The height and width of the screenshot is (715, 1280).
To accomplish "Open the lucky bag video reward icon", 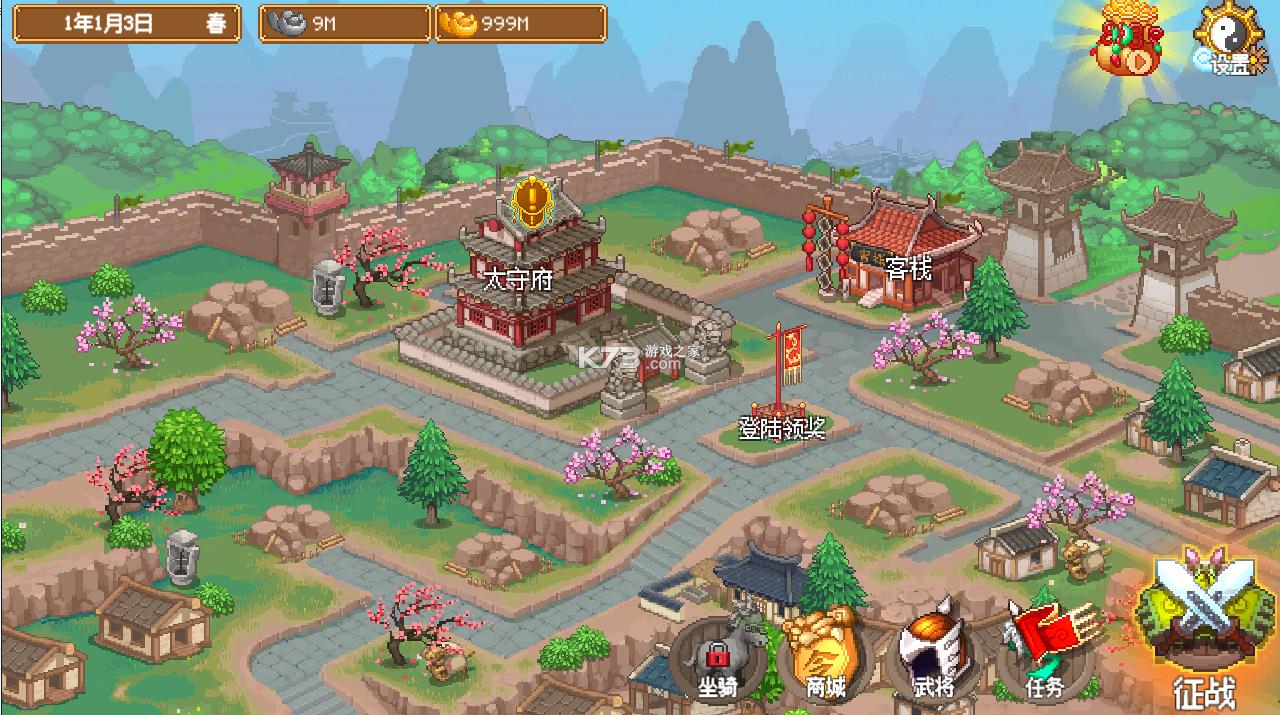I will [x=1130, y=47].
